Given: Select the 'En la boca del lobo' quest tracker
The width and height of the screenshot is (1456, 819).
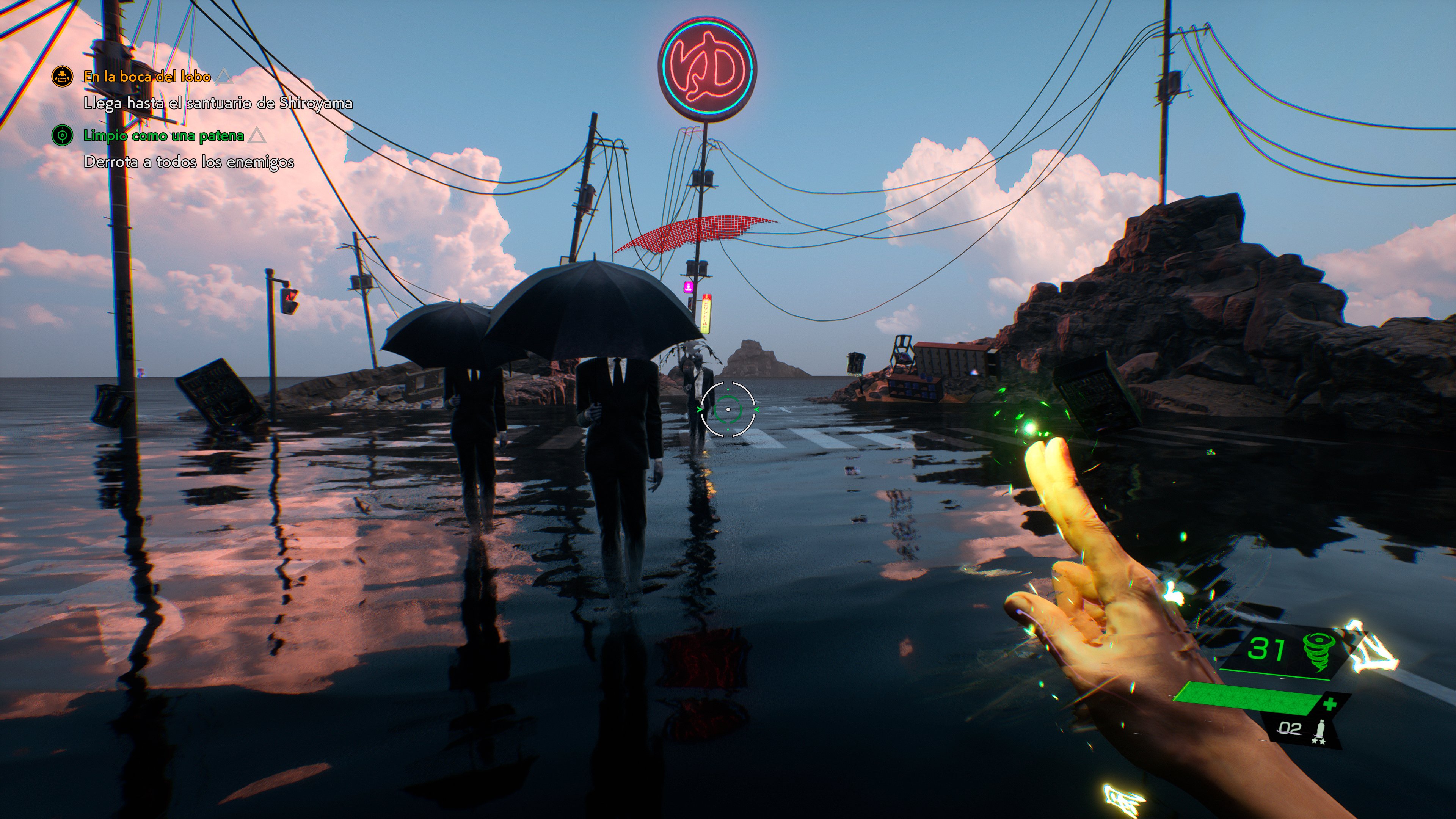Looking at the screenshot, I should 147,76.
